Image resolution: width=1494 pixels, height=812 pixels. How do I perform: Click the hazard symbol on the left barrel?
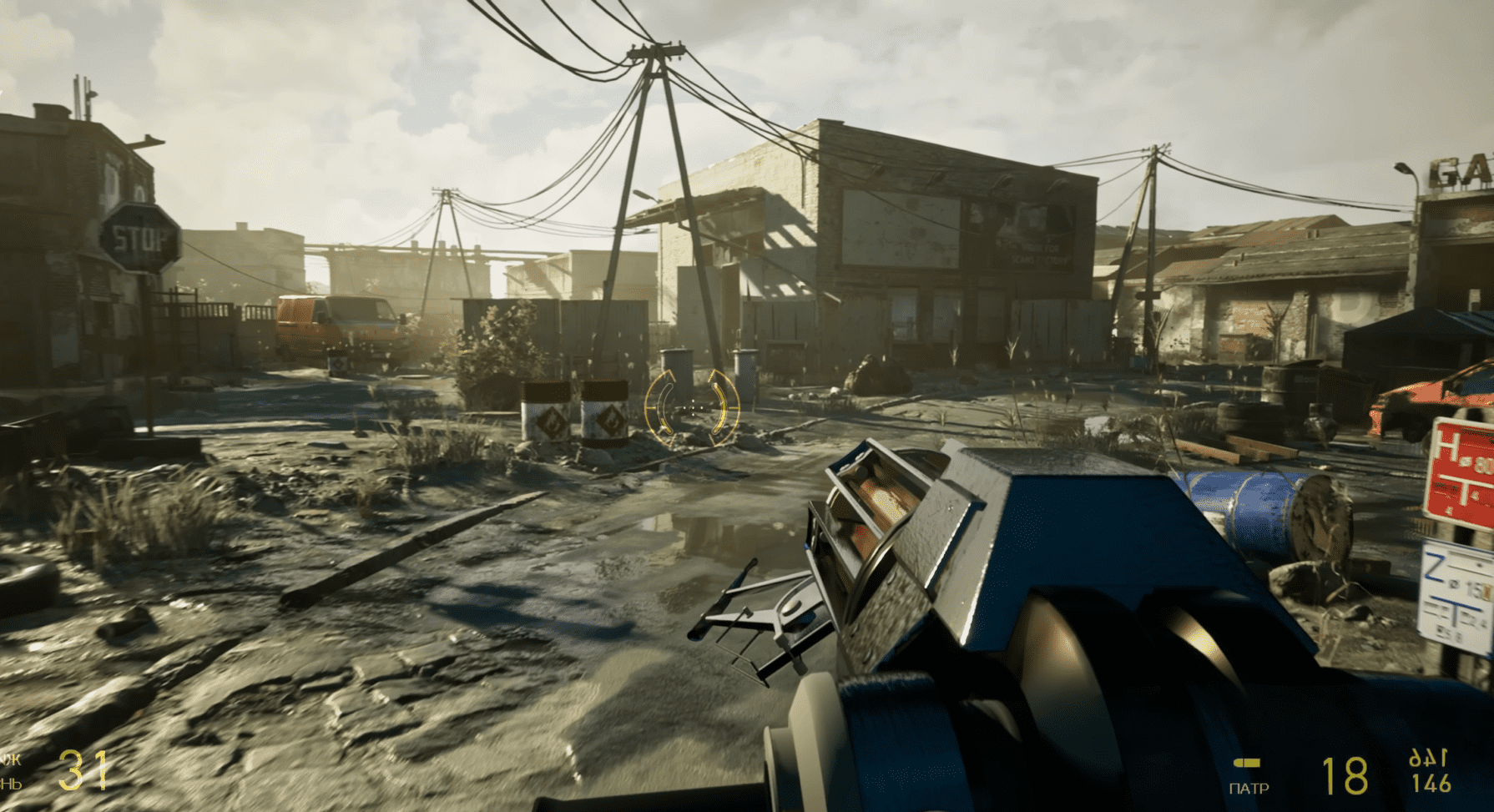click(551, 422)
